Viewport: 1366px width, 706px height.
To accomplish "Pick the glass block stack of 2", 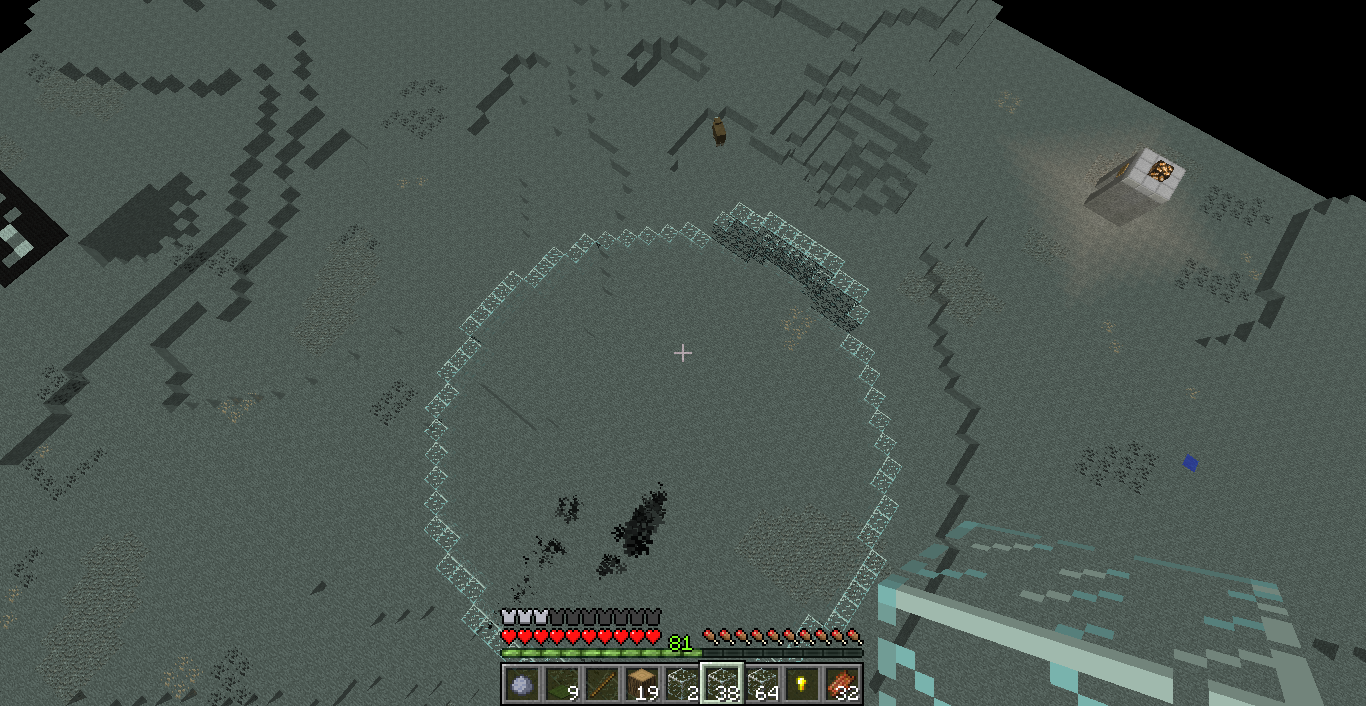I will (x=681, y=685).
